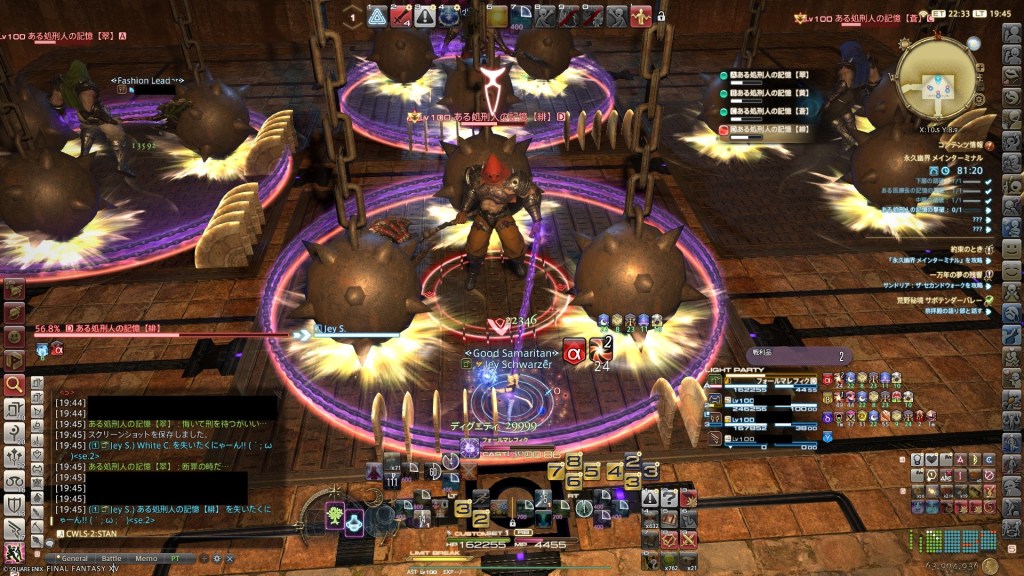Activate the green tree card icon
This screenshot has height=576, width=1024.
coord(333,516)
